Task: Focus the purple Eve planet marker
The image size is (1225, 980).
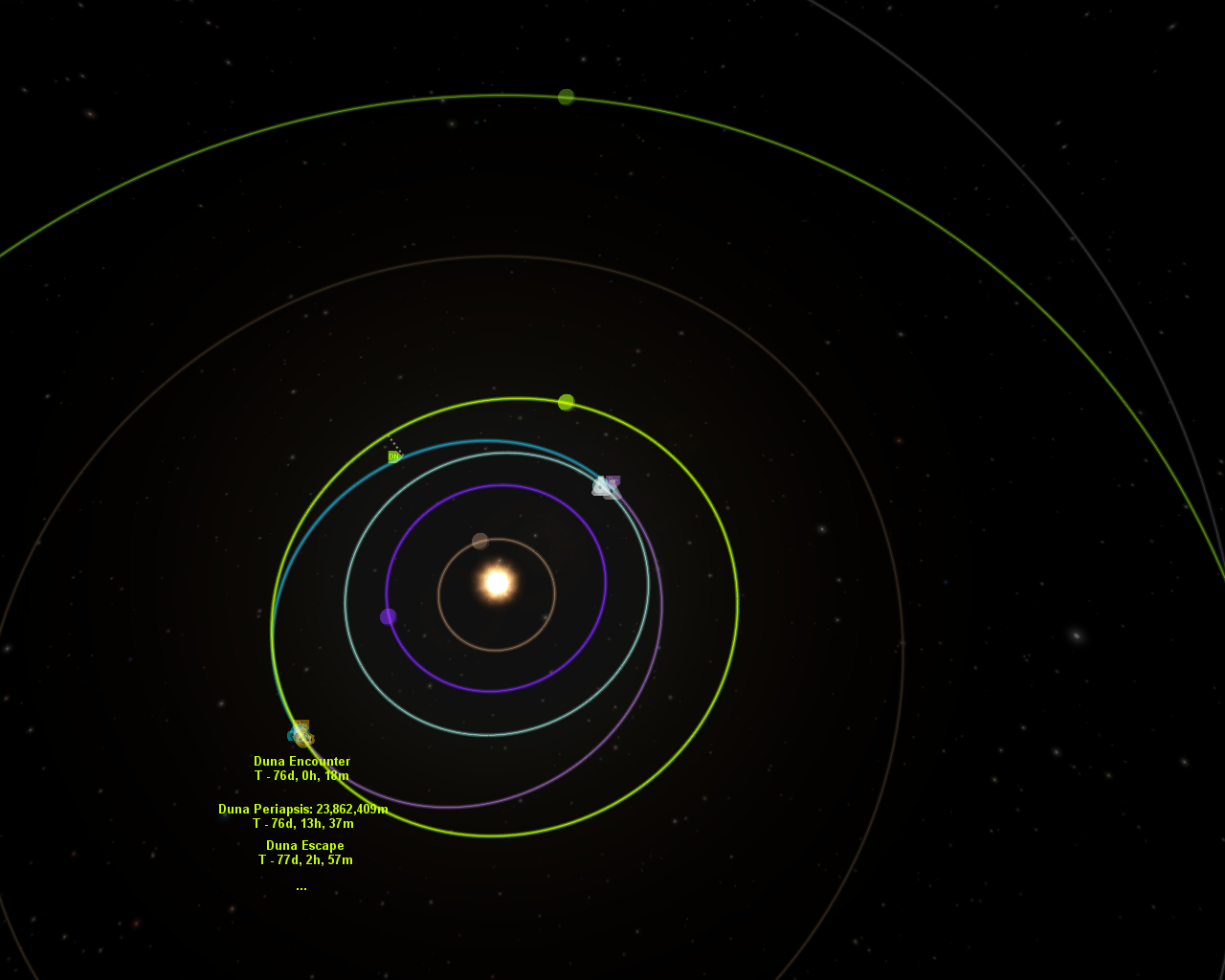Action: click(388, 616)
